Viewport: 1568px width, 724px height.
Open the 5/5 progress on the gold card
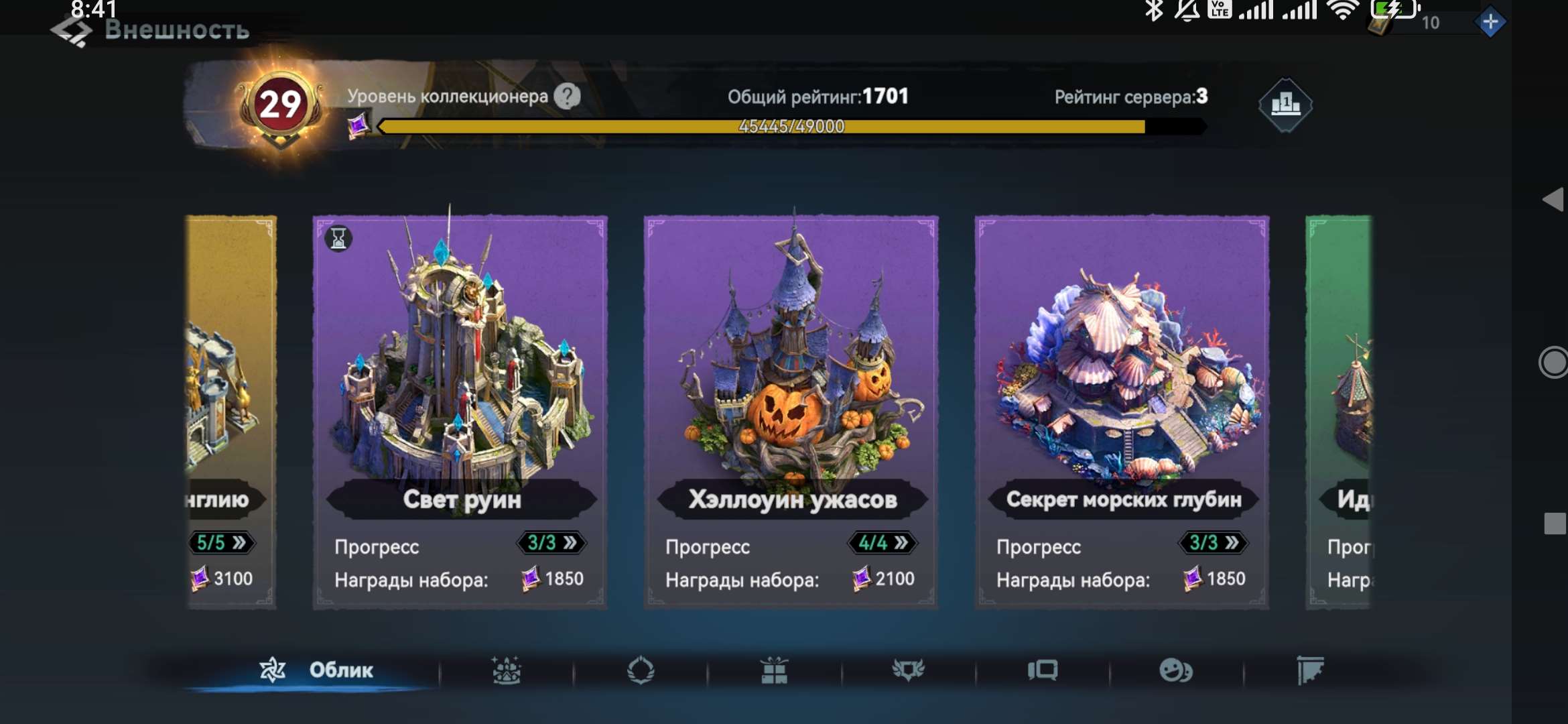(x=221, y=542)
